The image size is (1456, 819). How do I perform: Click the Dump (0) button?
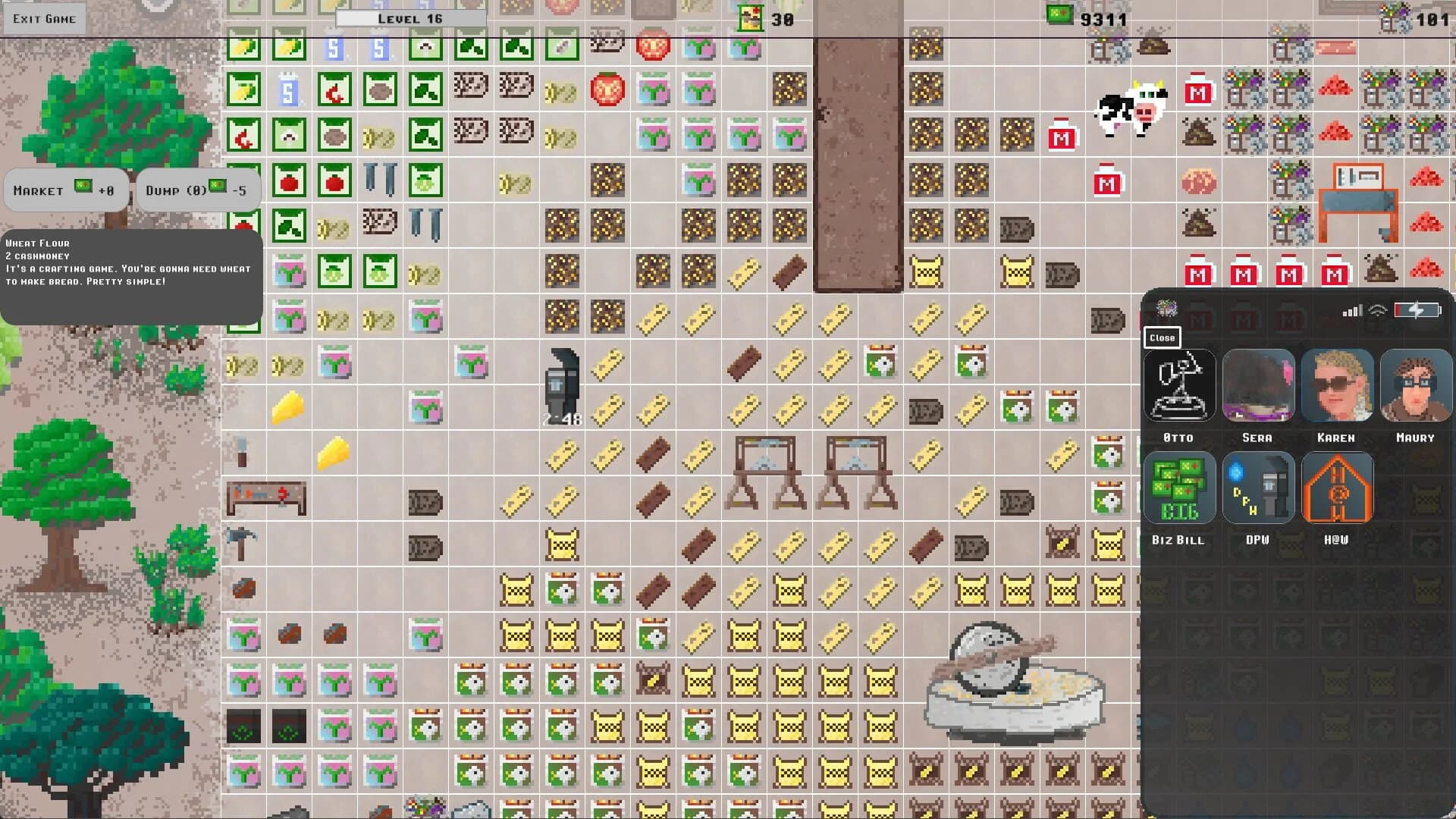tap(198, 190)
